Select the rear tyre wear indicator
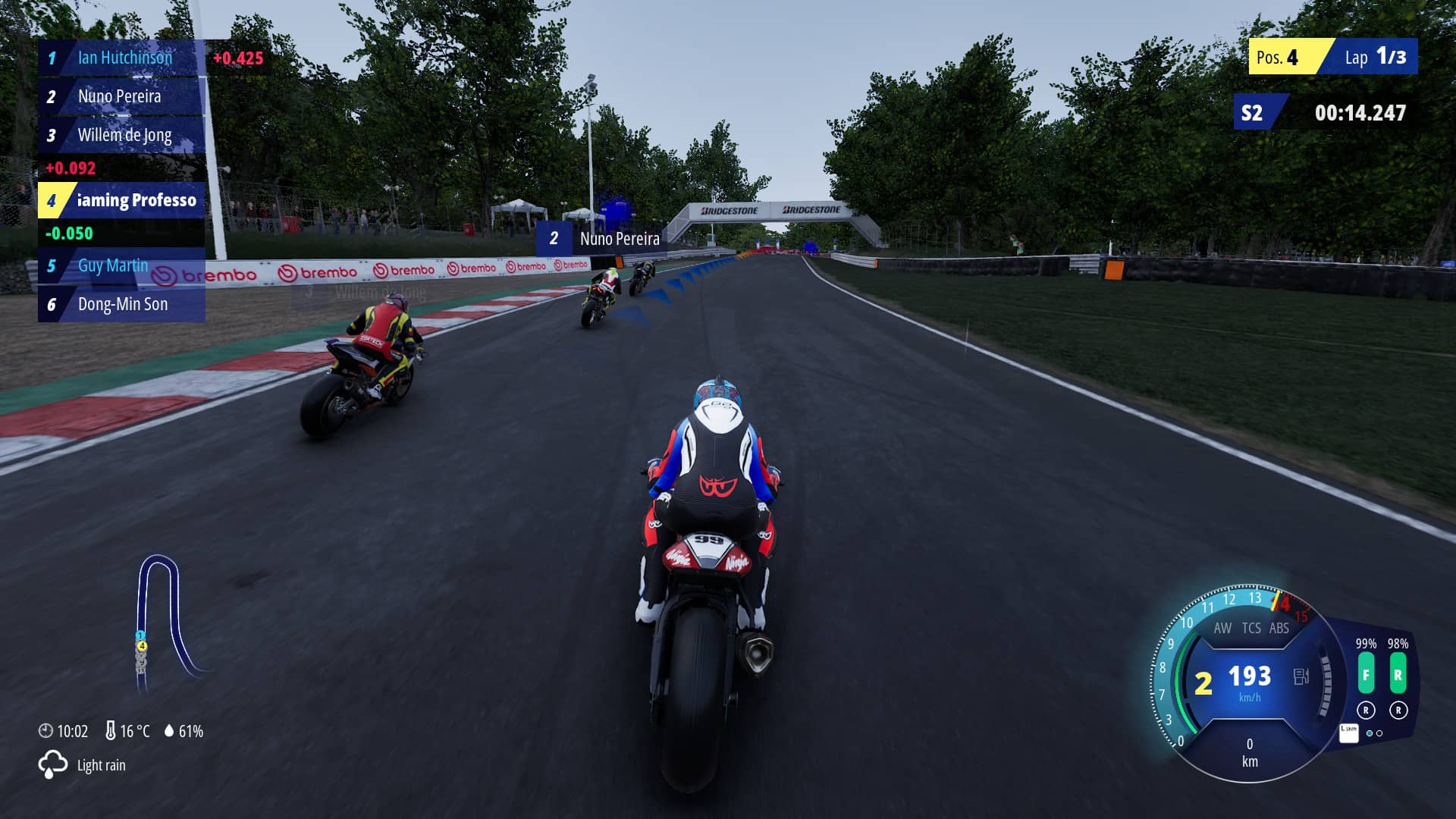Image resolution: width=1456 pixels, height=819 pixels. pos(1398,675)
